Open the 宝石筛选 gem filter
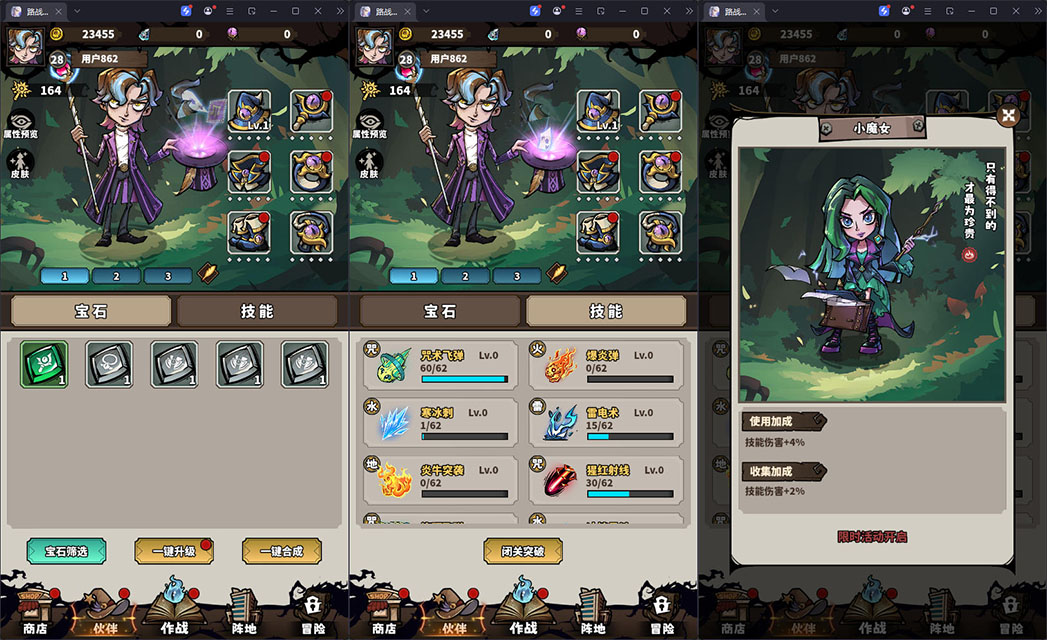The image size is (1047, 640). click(66, 551)
